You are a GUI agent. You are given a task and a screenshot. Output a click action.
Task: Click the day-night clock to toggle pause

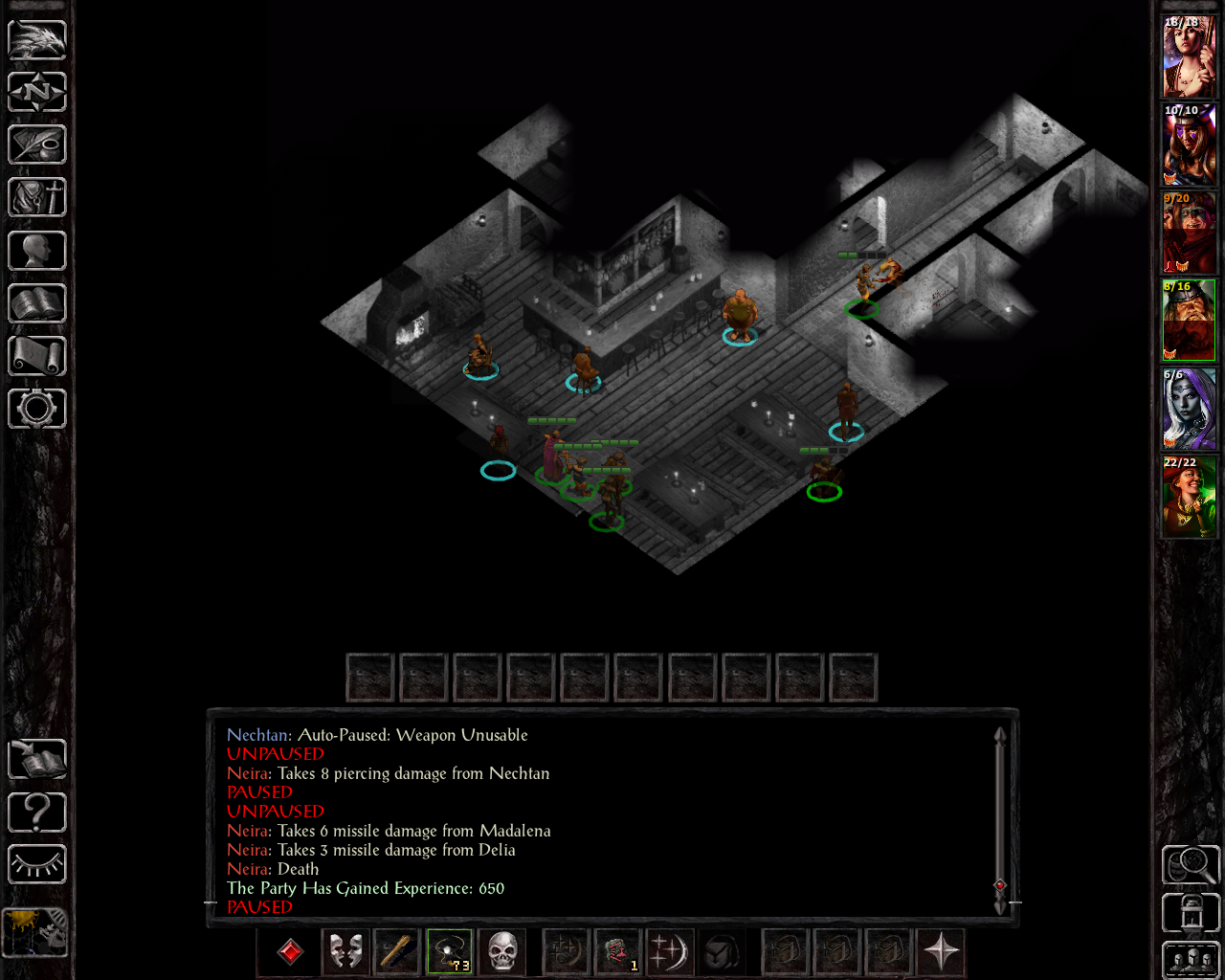click(35, 931)
